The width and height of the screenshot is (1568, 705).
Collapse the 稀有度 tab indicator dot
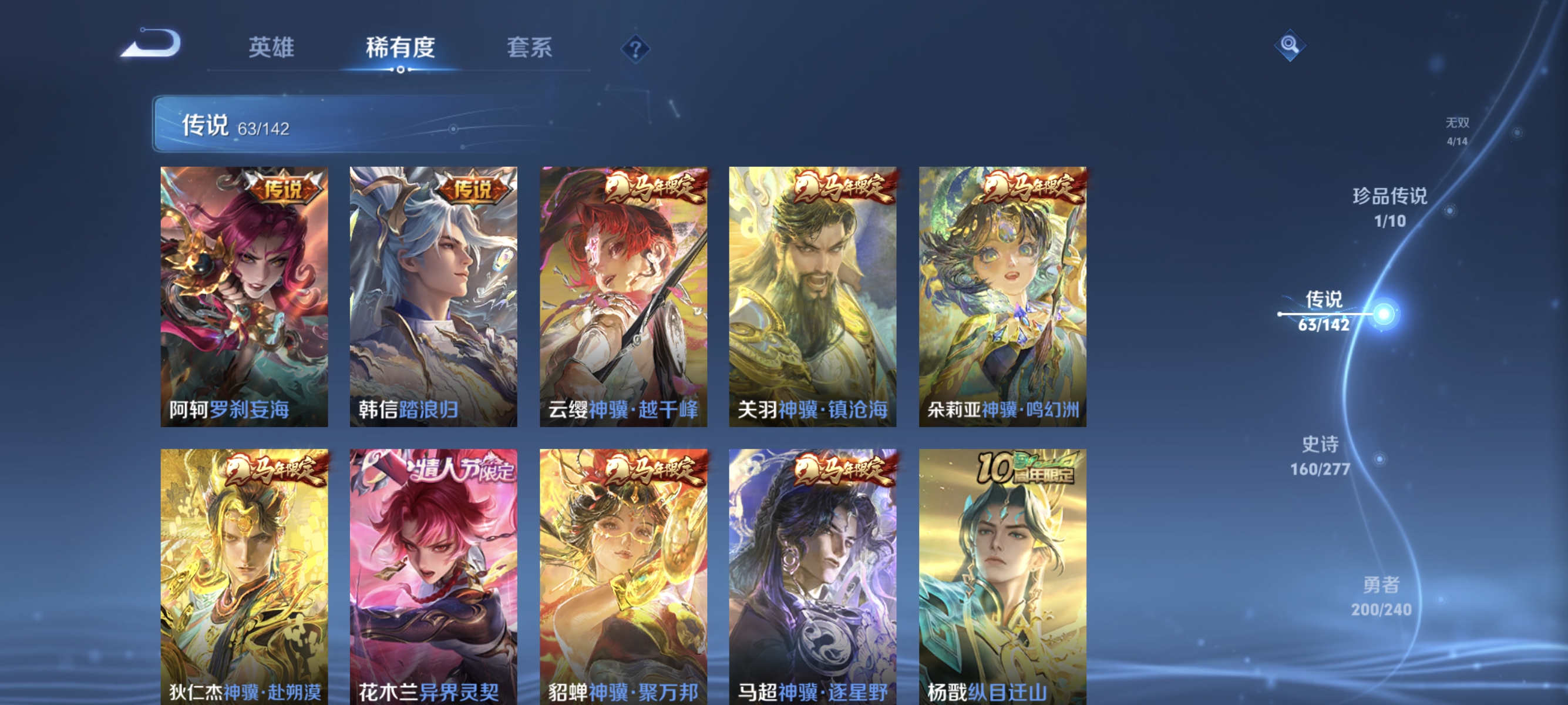coord(400,69)
